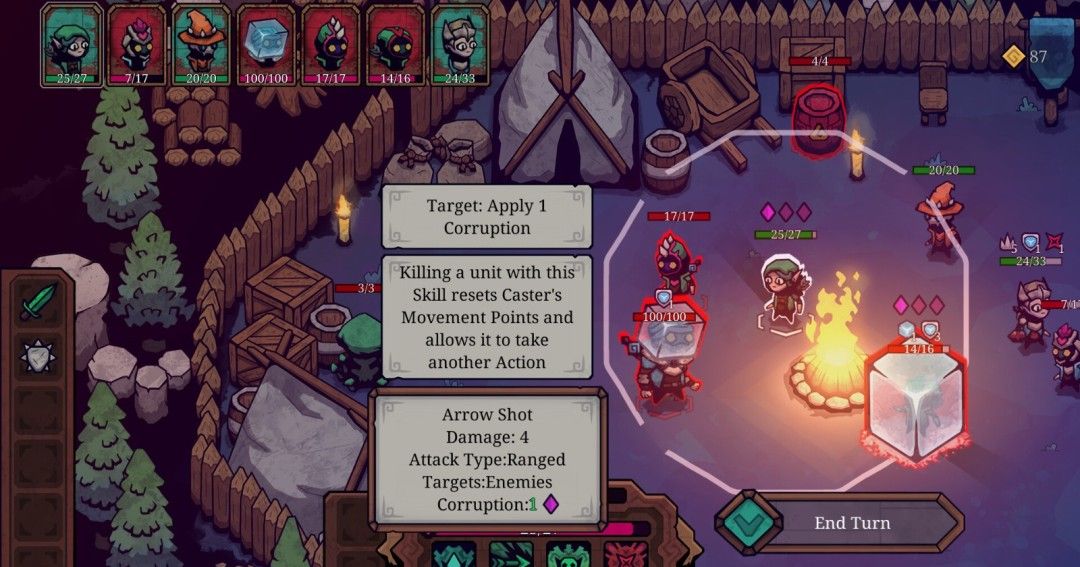Choose the blonde elf portrait with 24/33
The image size is (1080, 567).
[460, 44]
